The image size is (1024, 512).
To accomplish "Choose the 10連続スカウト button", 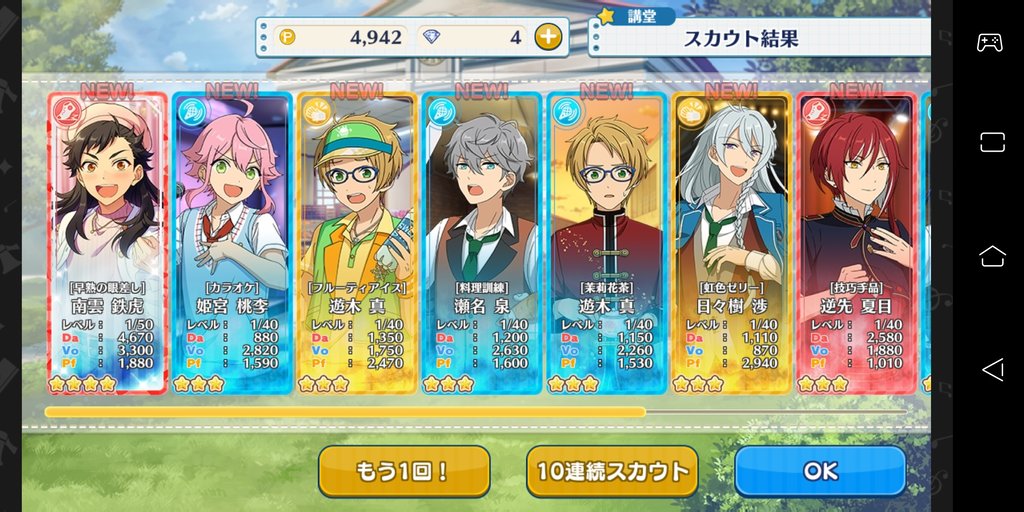I will click(612, 471).
